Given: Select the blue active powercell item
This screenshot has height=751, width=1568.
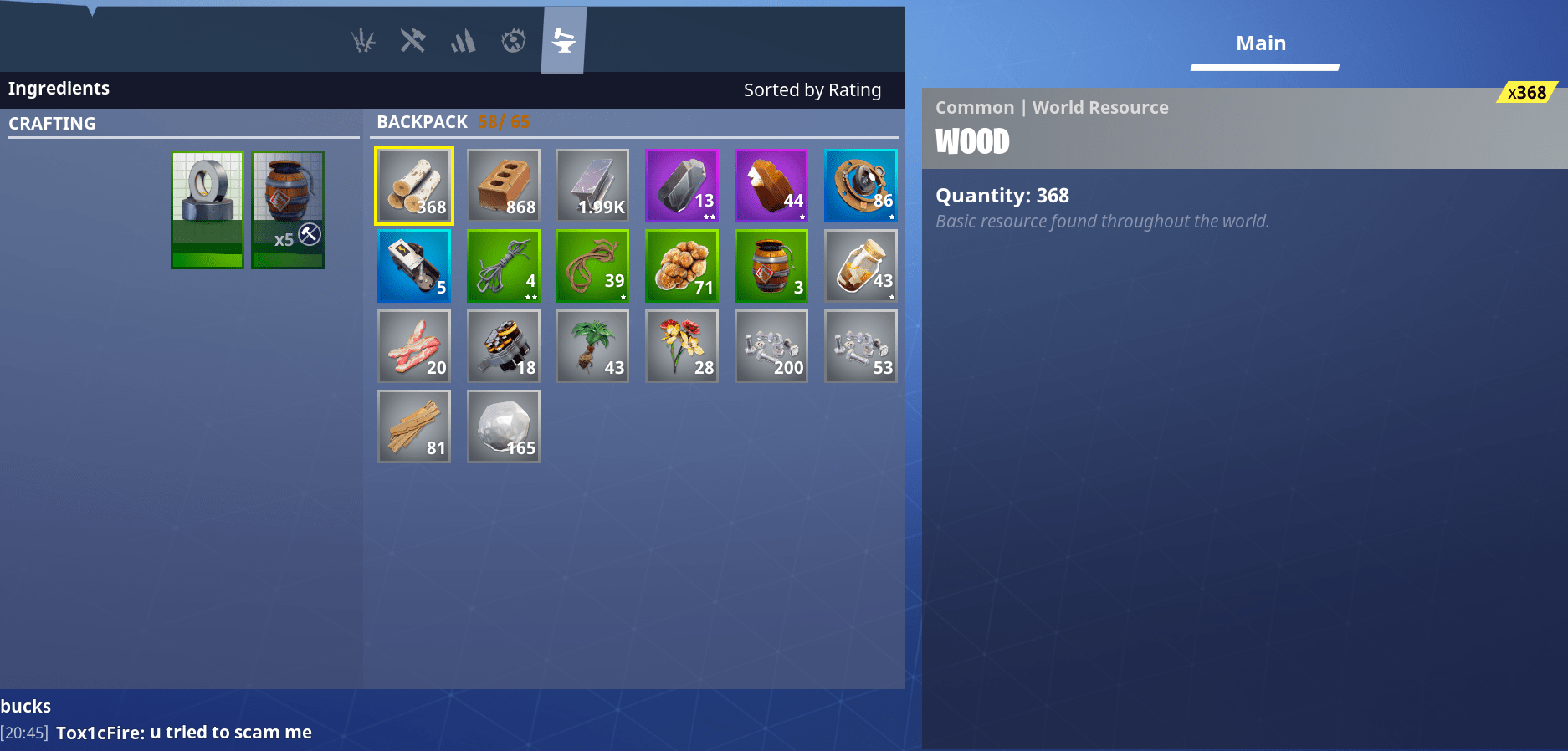Looking at the screenshot, I should (413, 265).
